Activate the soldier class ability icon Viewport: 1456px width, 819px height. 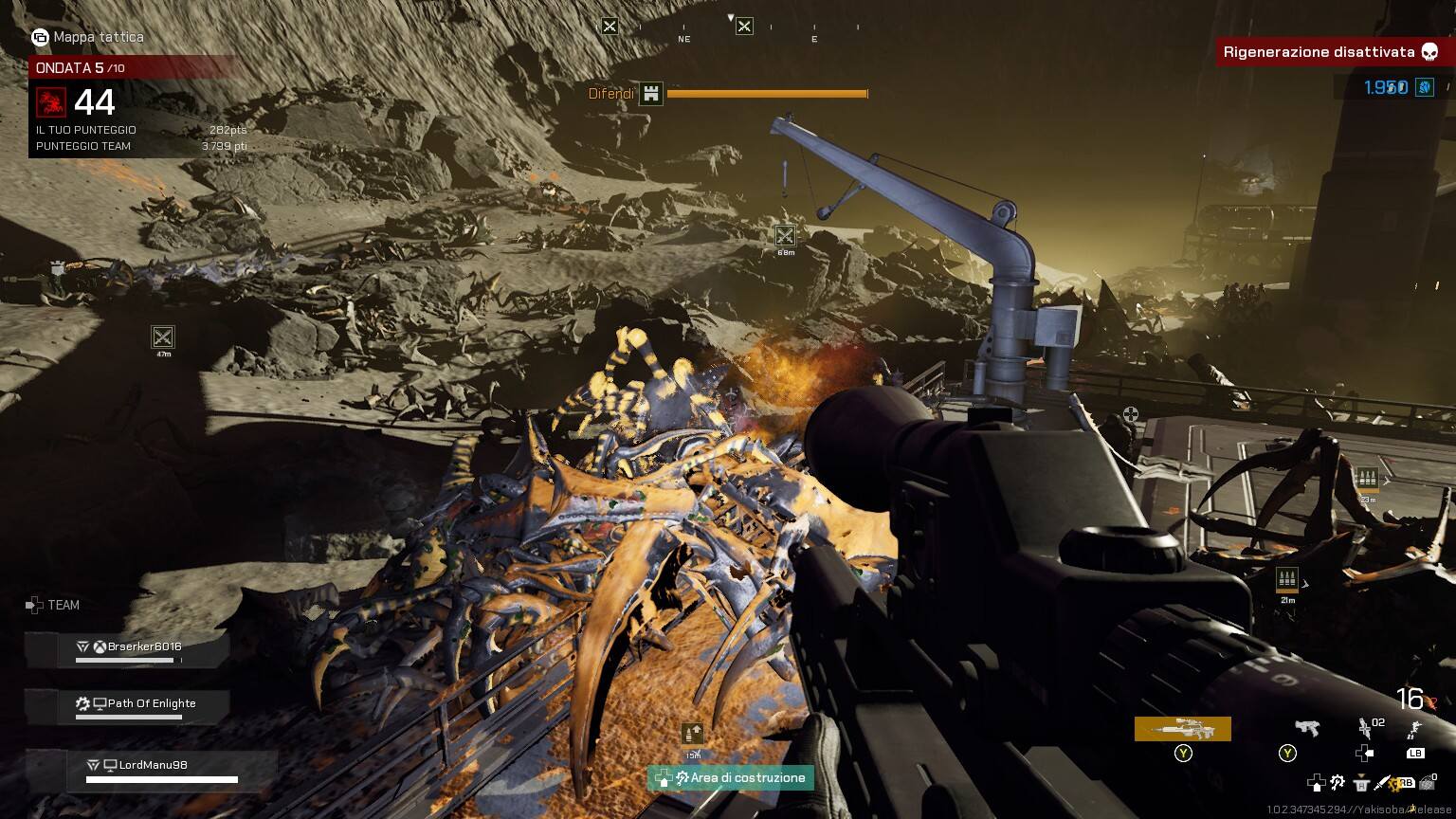[1414, 728]
